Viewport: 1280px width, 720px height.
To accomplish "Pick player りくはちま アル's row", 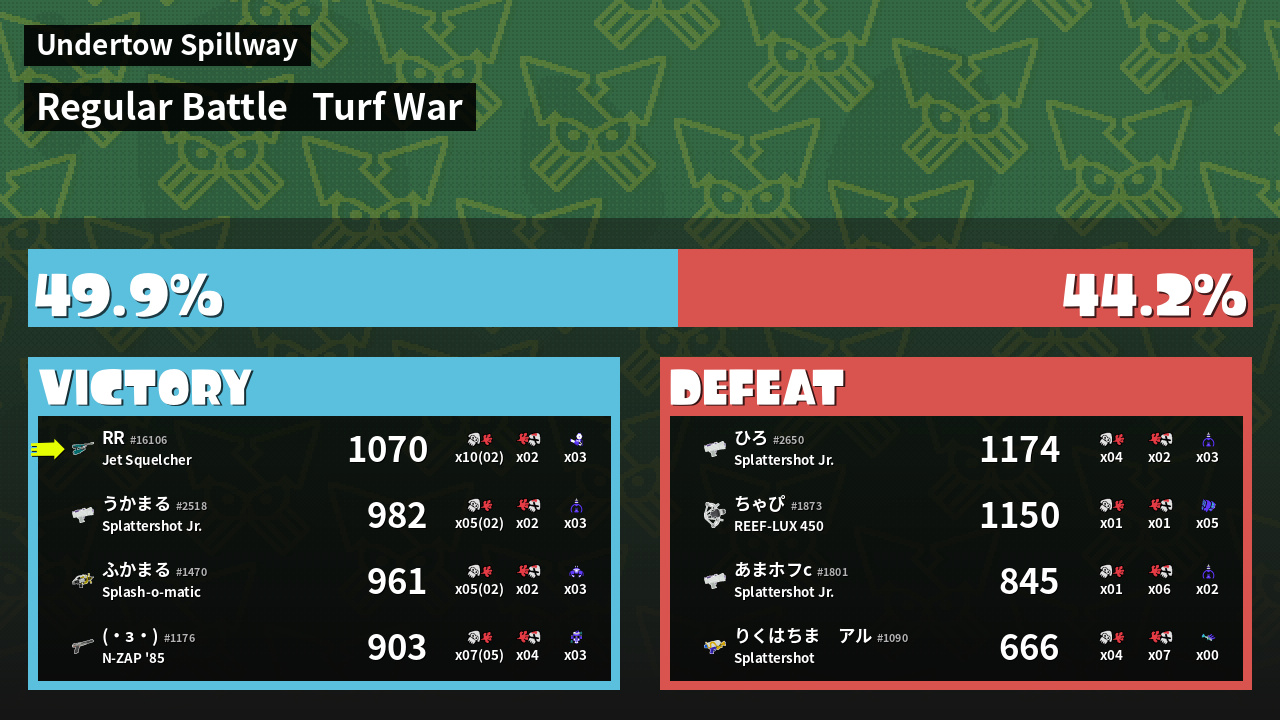I will tap(956, 647).
